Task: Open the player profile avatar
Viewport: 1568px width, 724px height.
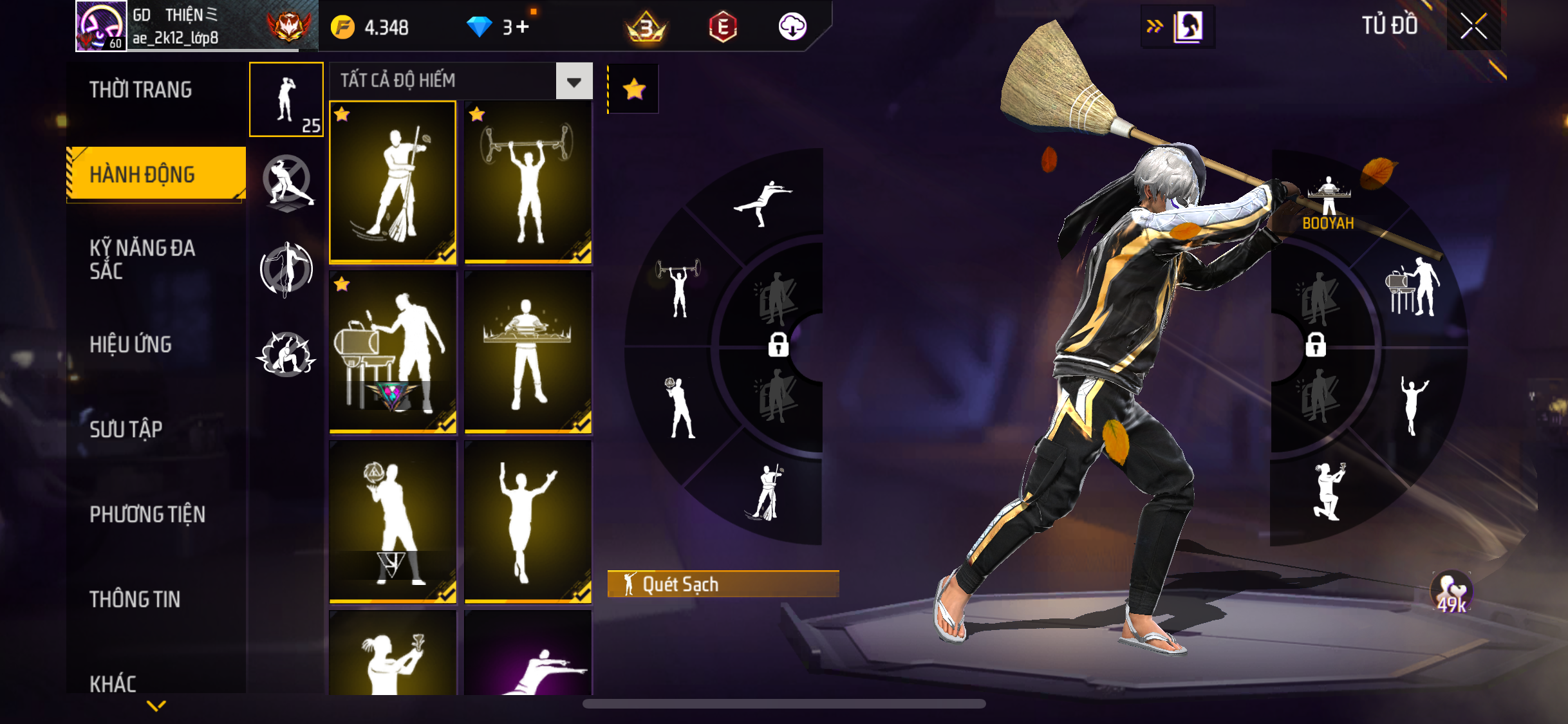Action: coord(100,26)
